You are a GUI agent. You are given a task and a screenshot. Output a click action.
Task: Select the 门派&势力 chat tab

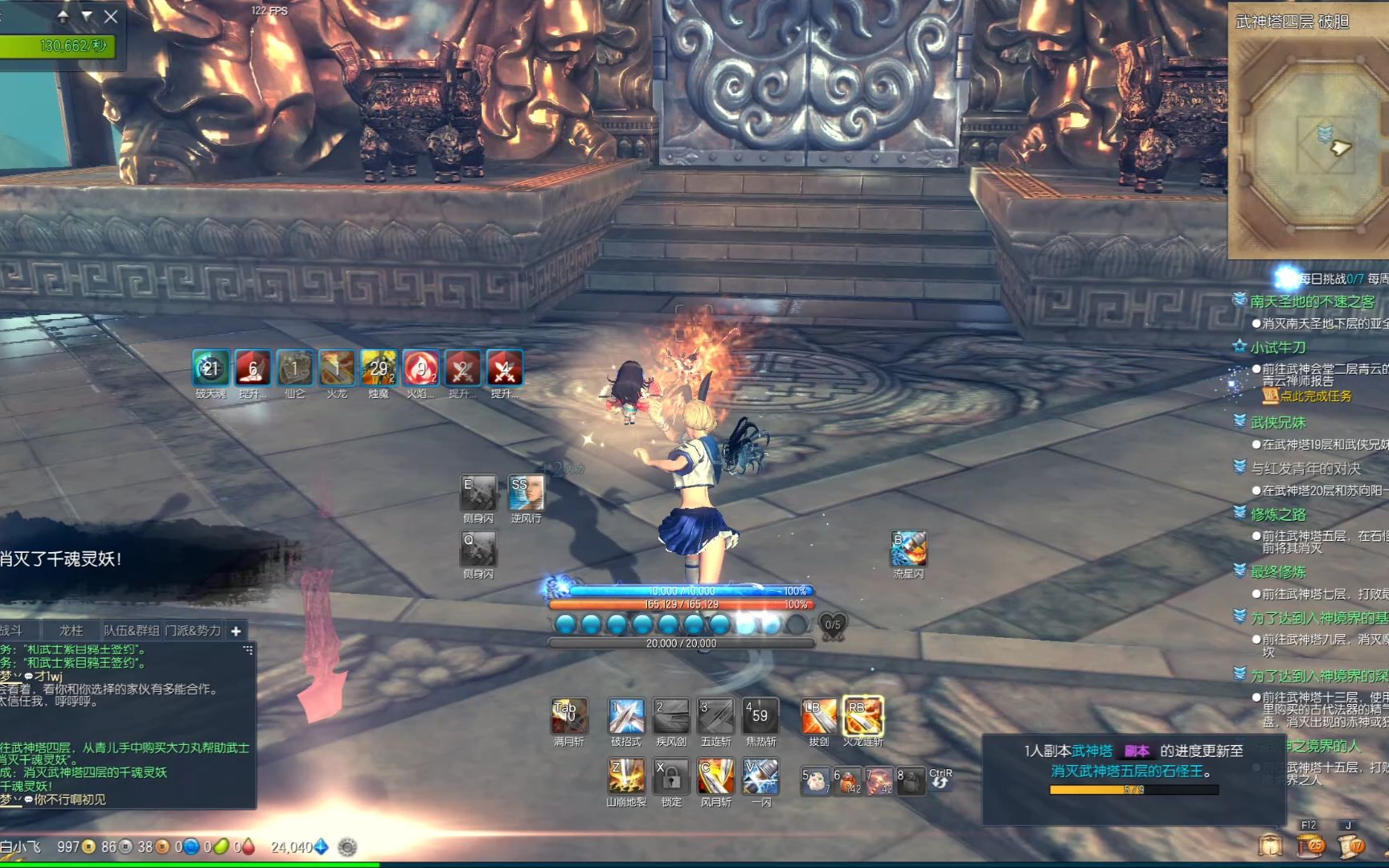coord(193,631)
